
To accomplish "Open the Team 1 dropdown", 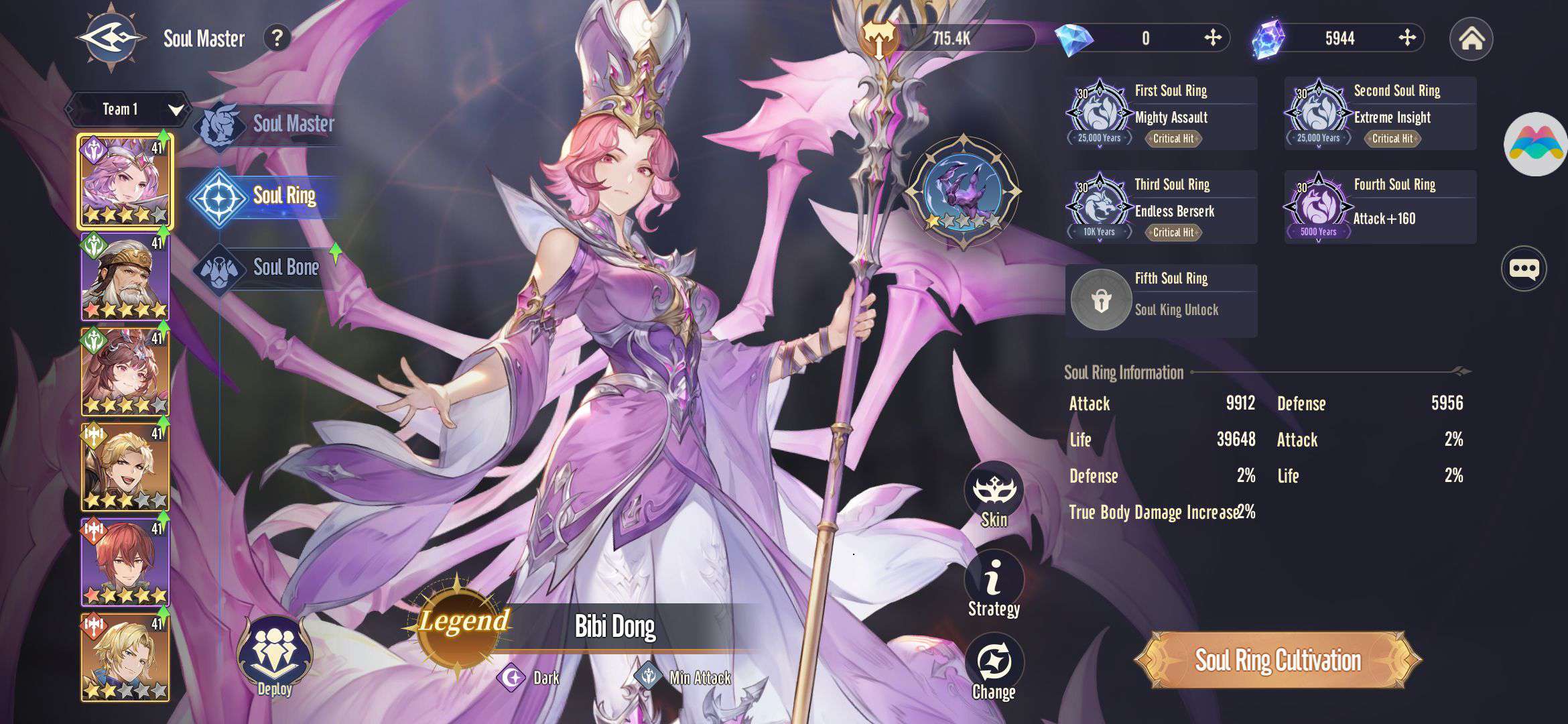I will [127, 109].
